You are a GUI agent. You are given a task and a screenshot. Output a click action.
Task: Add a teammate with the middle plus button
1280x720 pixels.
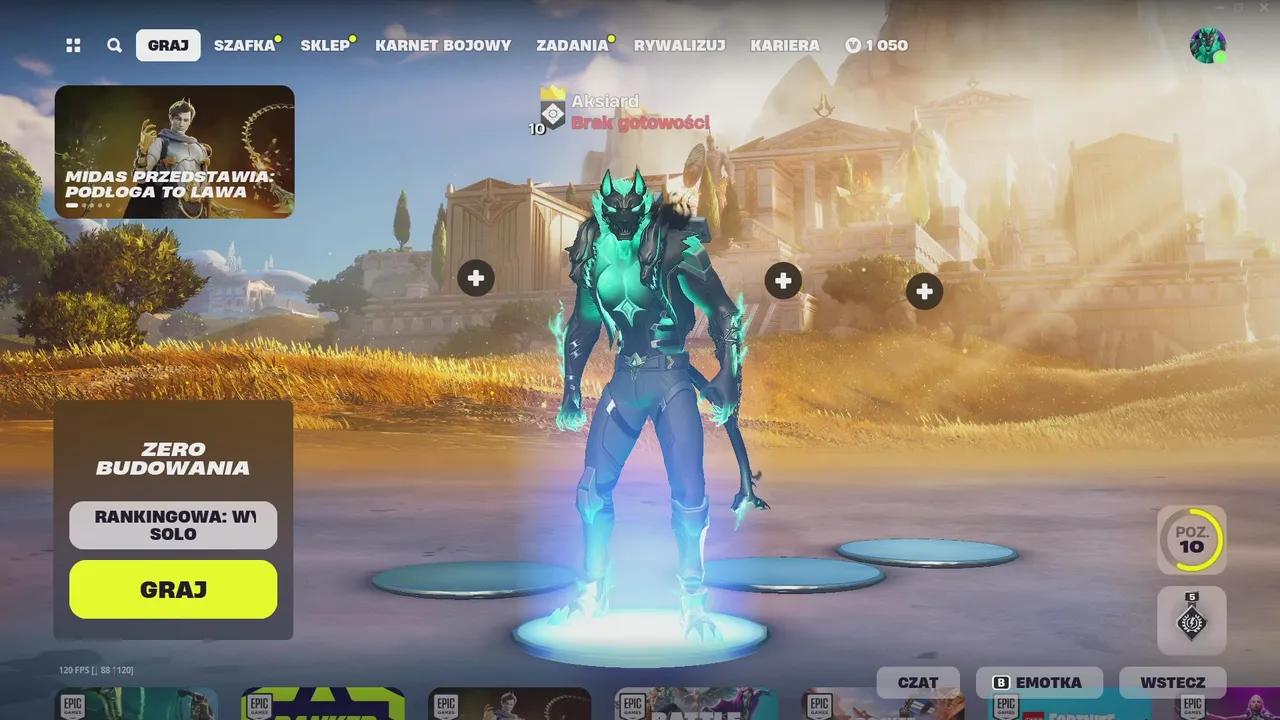[x=783, y=281]
